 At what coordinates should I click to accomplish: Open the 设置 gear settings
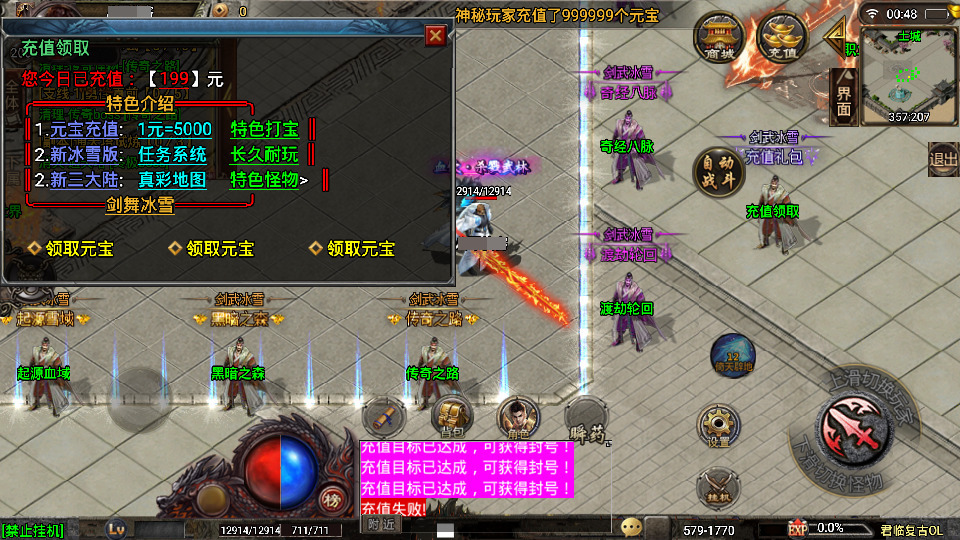(719, 427)
